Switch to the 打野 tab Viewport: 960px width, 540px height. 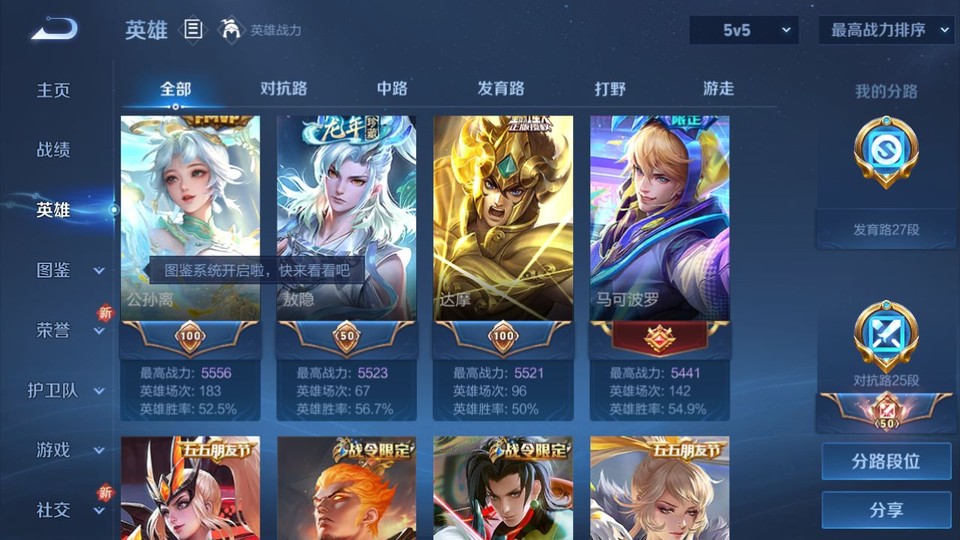[x=610, y=88]
